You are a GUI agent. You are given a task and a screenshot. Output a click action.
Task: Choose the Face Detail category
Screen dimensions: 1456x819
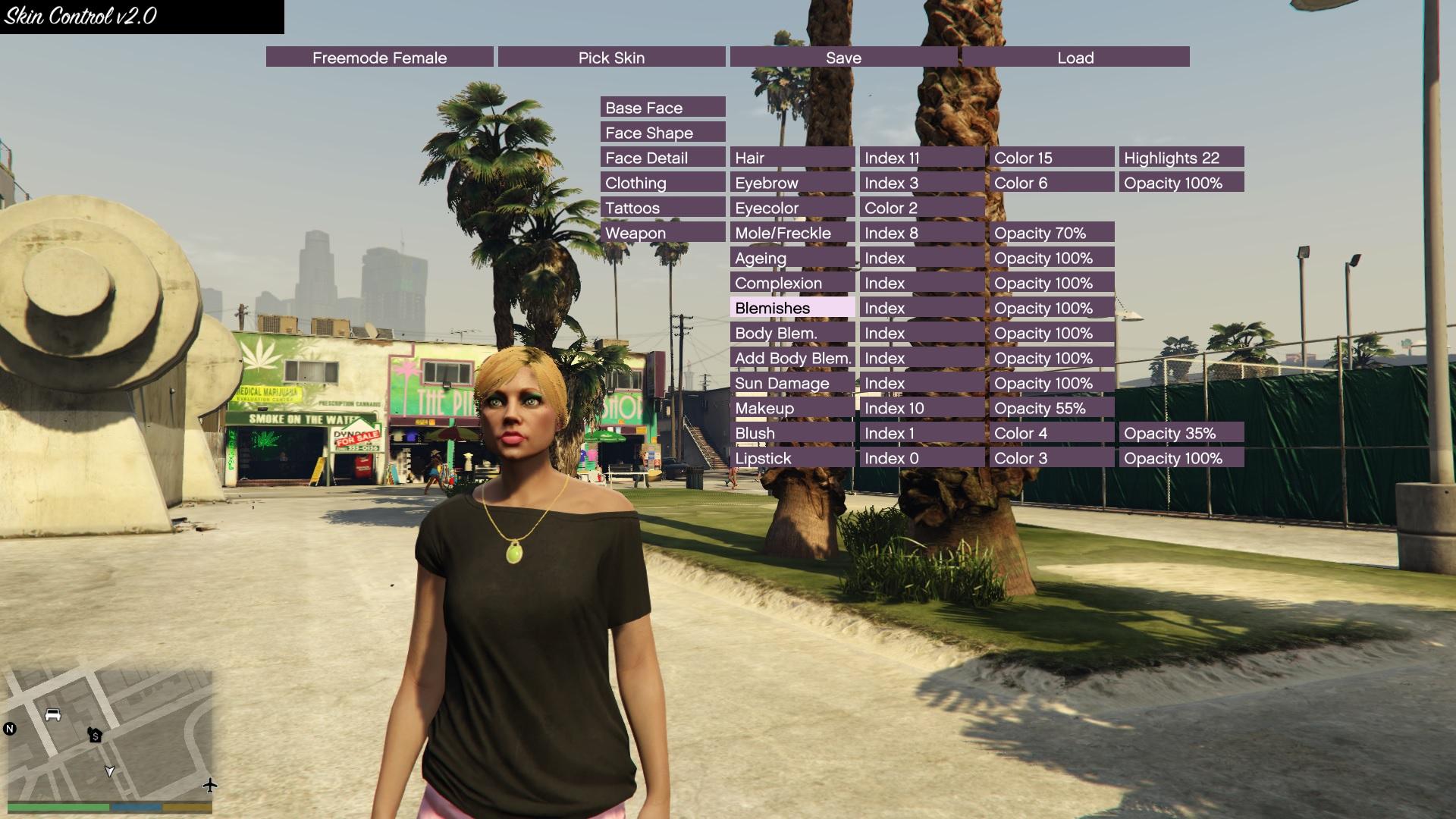[663, 158]
